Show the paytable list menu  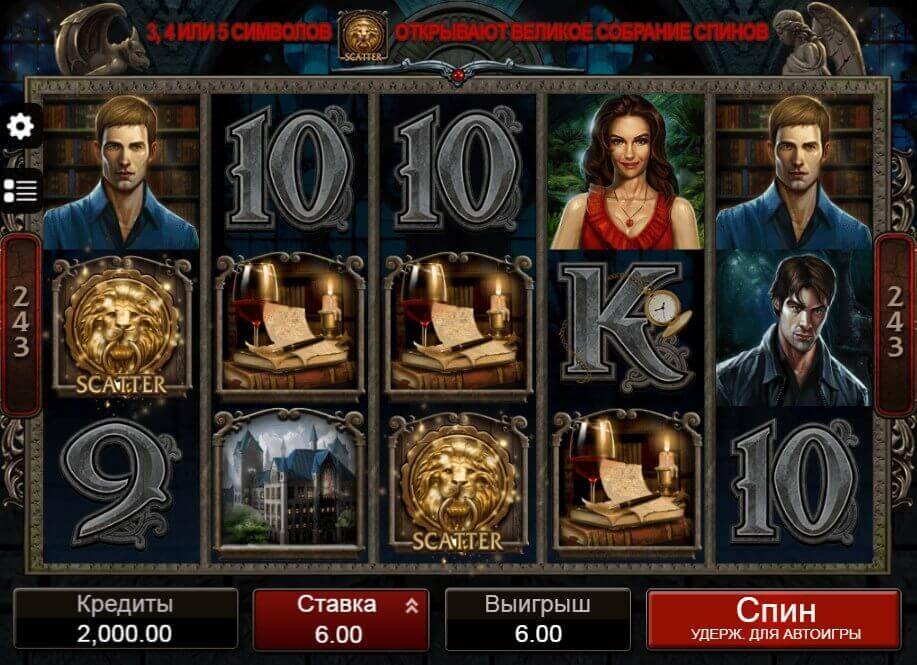[x=20, y=190]
